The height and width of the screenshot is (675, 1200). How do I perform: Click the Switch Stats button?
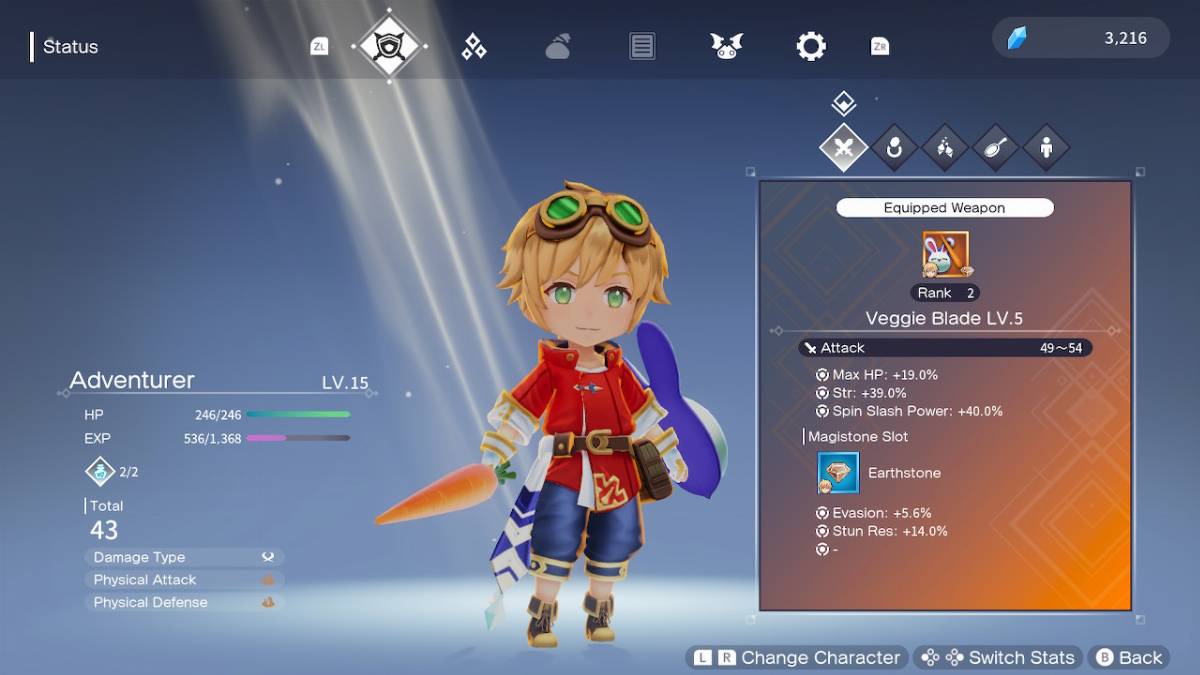coord(998,658)
